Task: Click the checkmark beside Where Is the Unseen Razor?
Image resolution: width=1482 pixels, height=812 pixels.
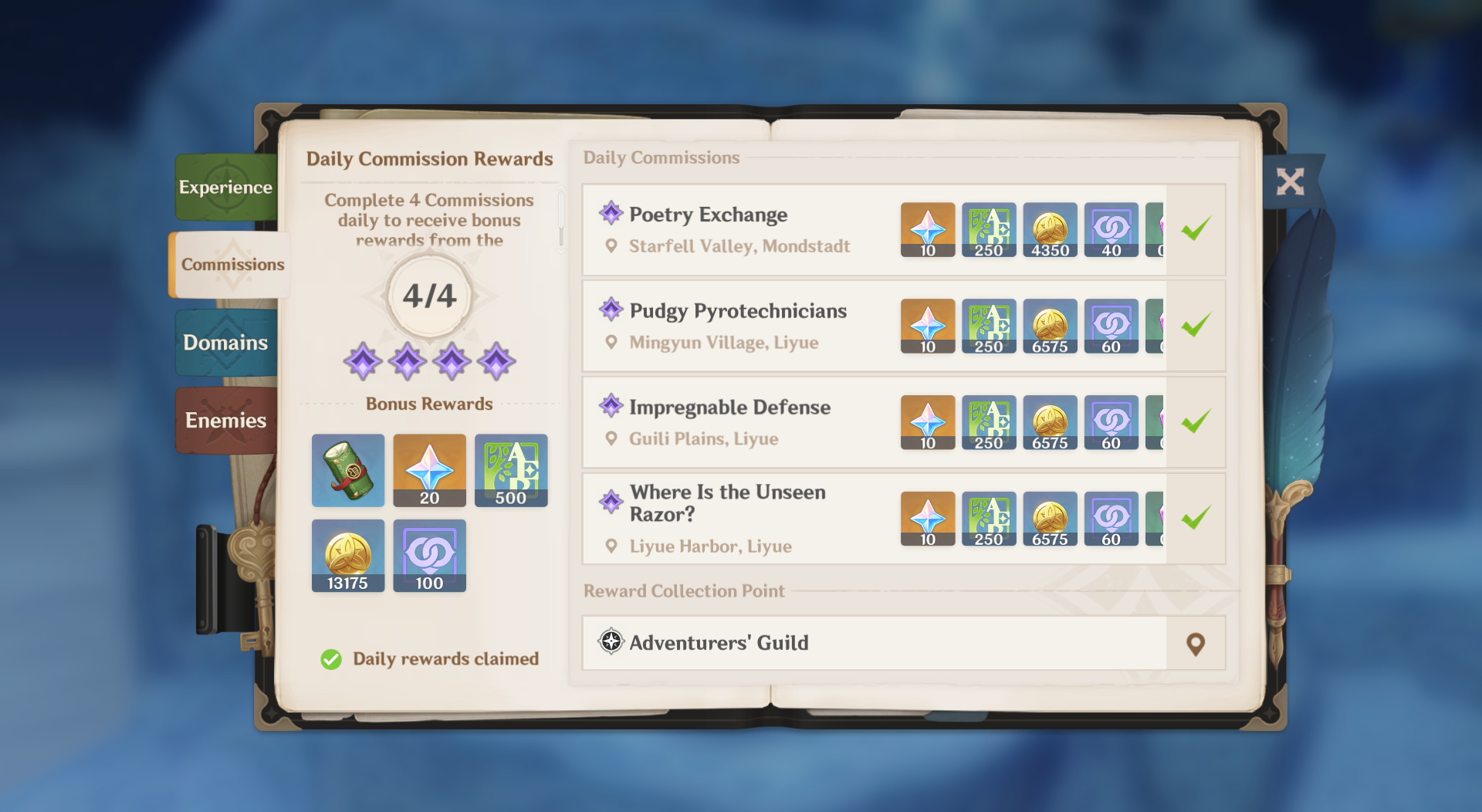Action: (1197, 516)
